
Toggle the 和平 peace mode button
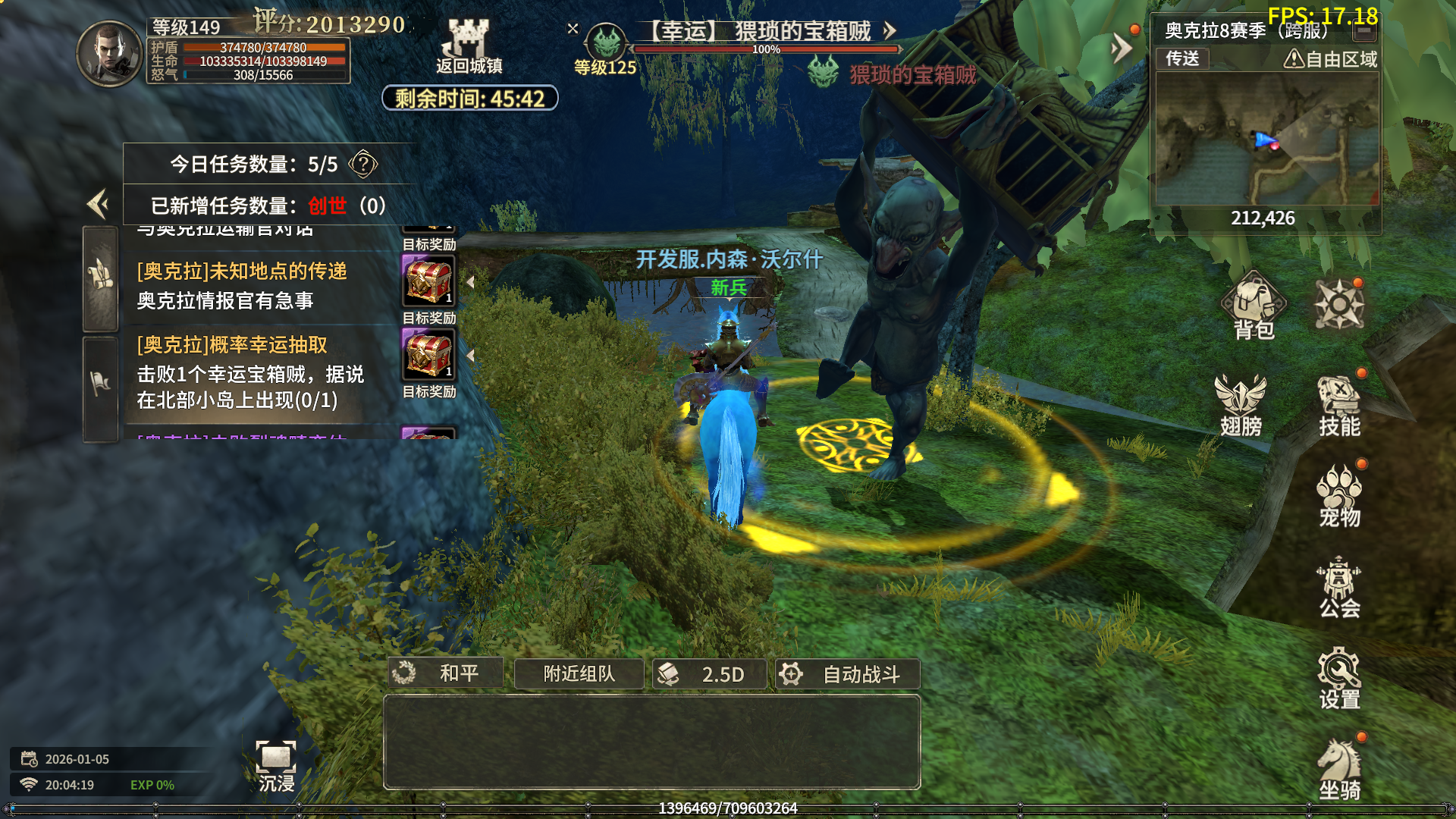pos(446,673)
